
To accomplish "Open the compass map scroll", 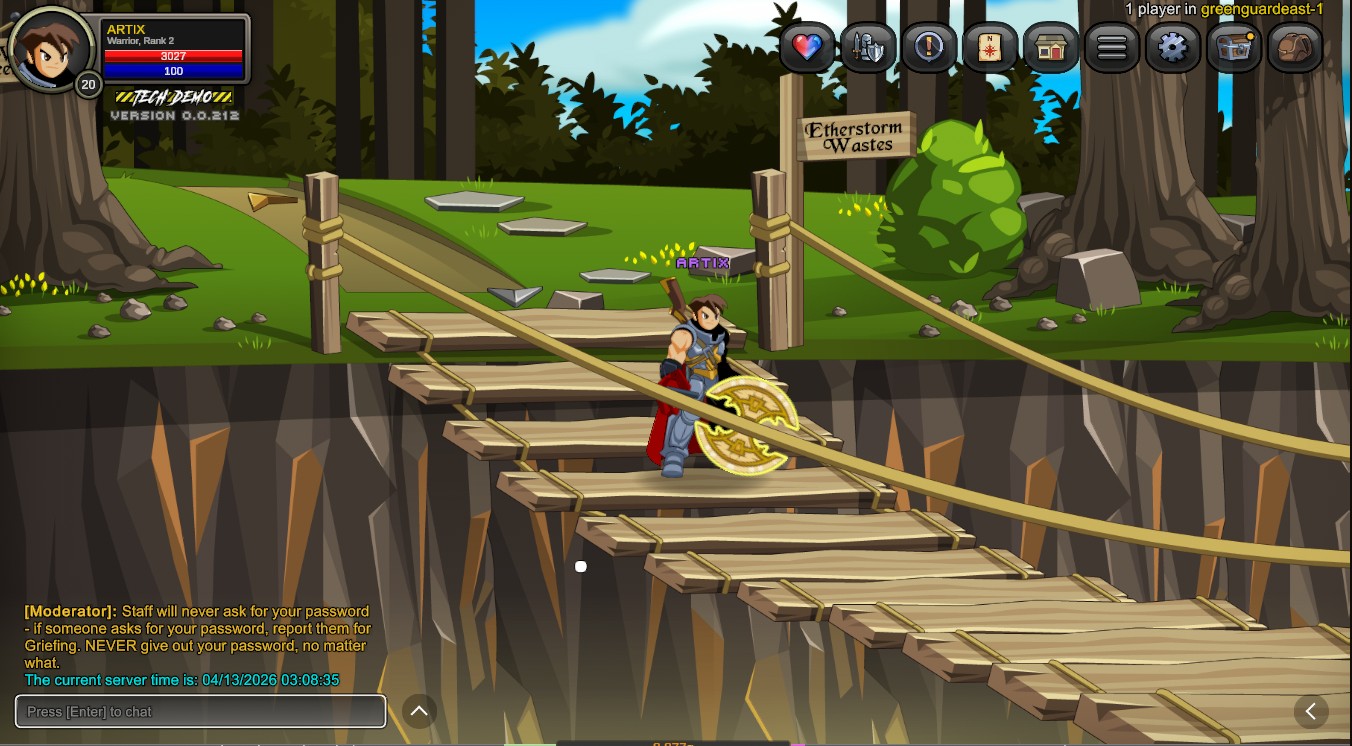I will (x=990, y=47).
